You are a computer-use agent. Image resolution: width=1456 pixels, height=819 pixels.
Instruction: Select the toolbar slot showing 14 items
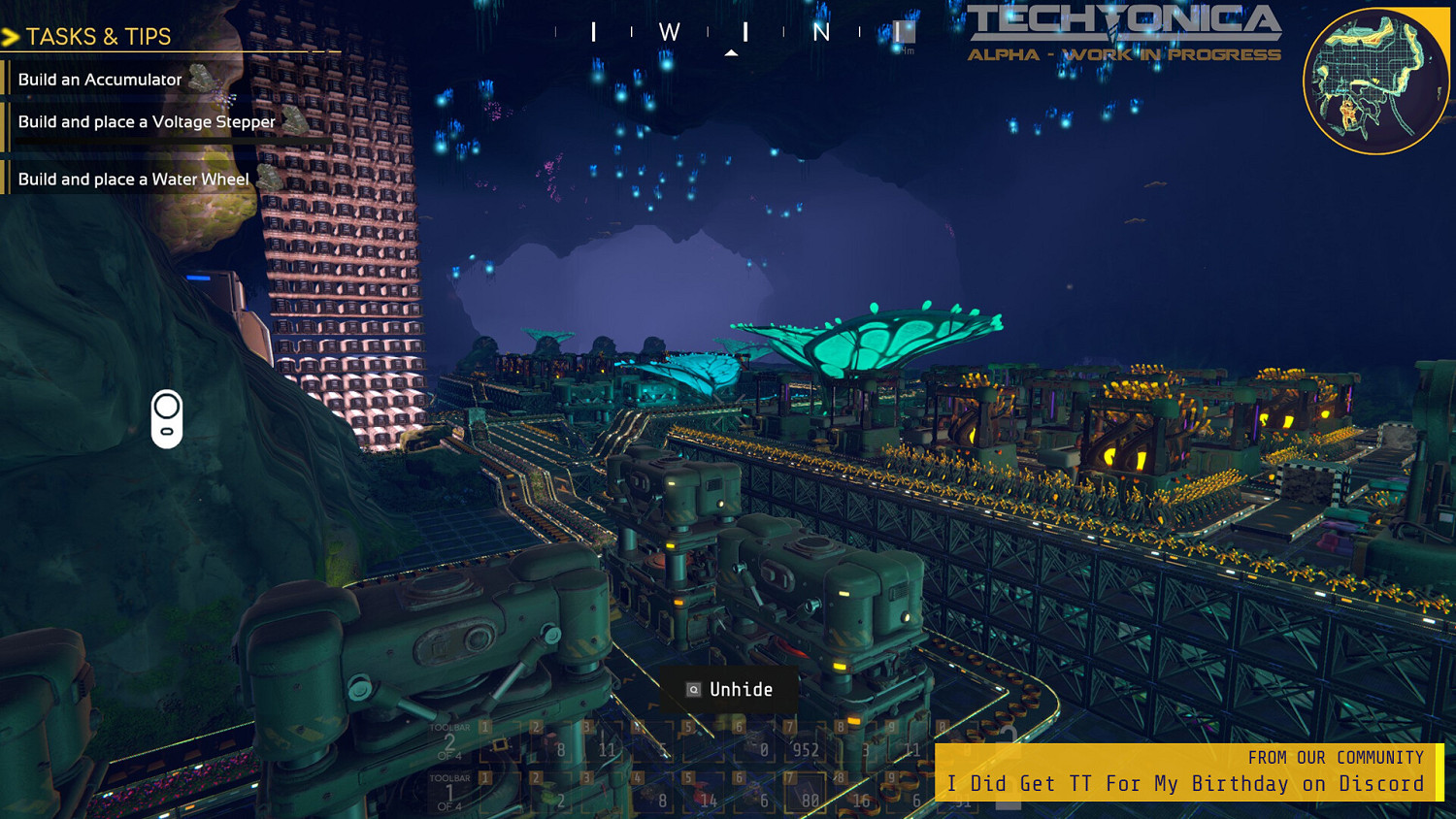[x=705, y=793]
